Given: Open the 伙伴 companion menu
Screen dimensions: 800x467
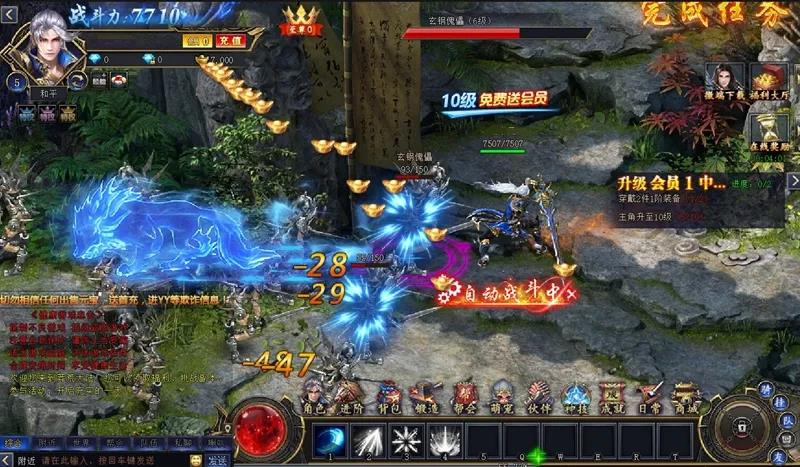Looking at the screenshot, I should [538, 394].
